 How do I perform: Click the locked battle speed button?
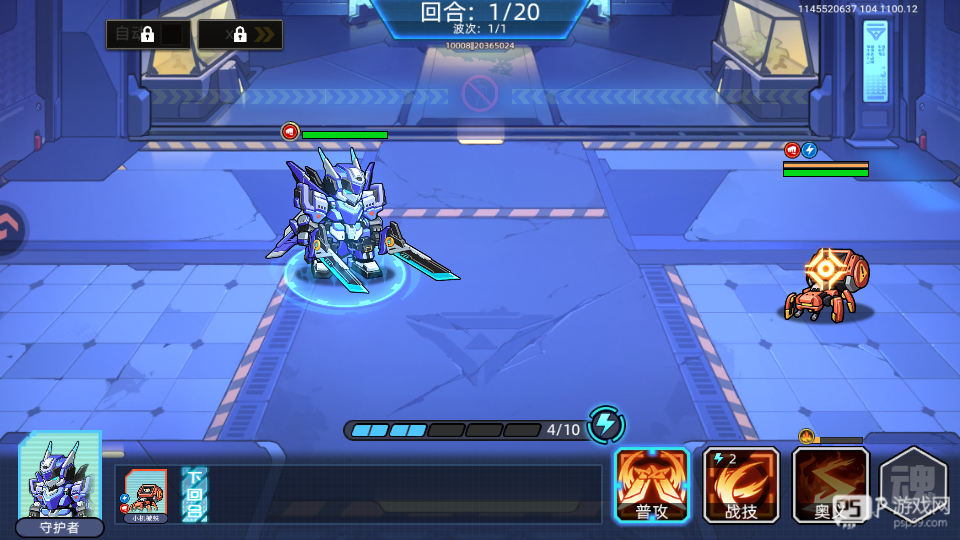coord(240,35)
